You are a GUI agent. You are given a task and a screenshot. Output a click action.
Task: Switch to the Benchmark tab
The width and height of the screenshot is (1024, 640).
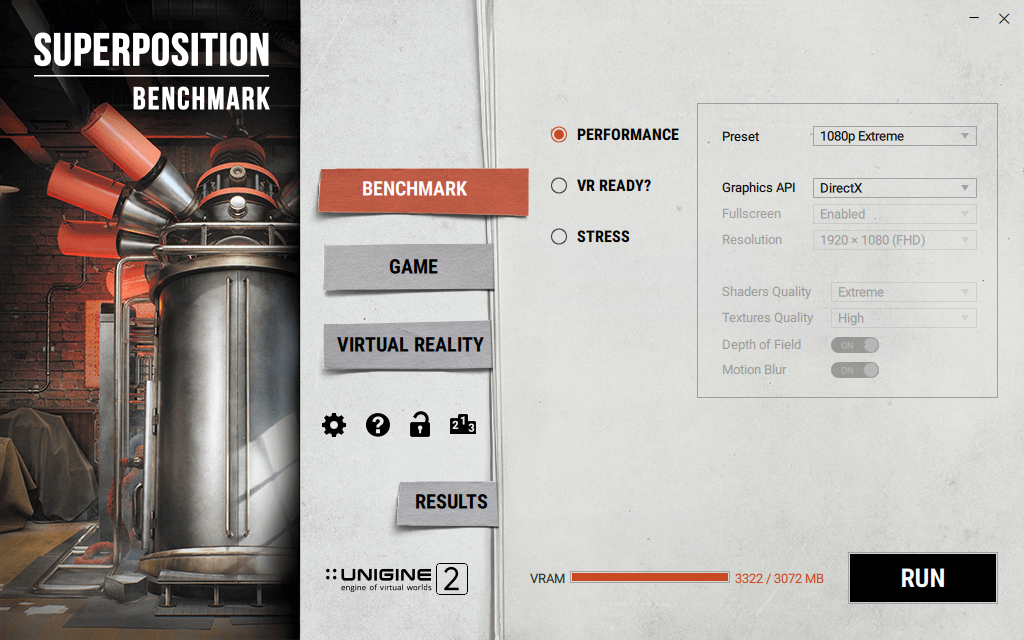[422, 190]
